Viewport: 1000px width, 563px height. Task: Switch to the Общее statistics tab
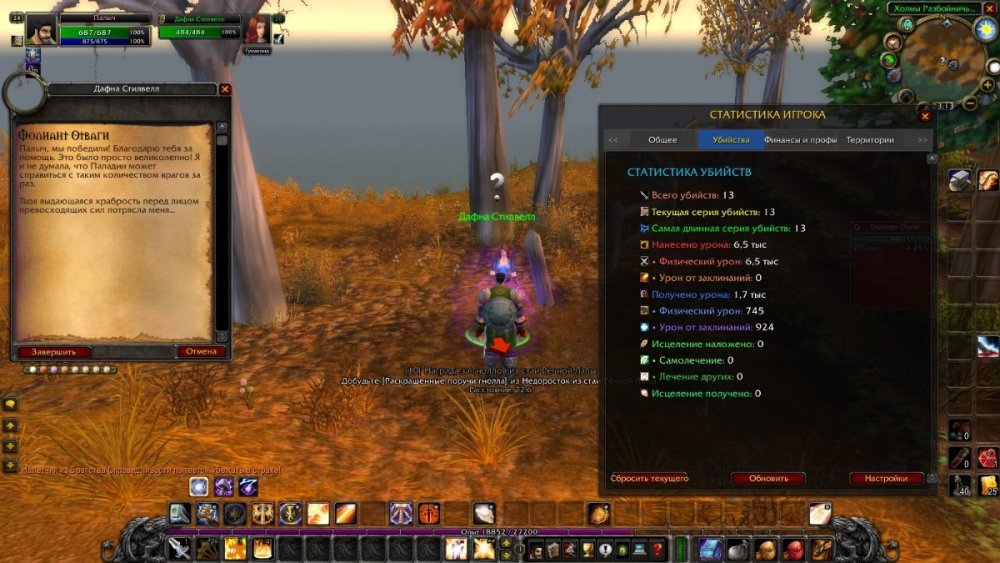[662, 140]
